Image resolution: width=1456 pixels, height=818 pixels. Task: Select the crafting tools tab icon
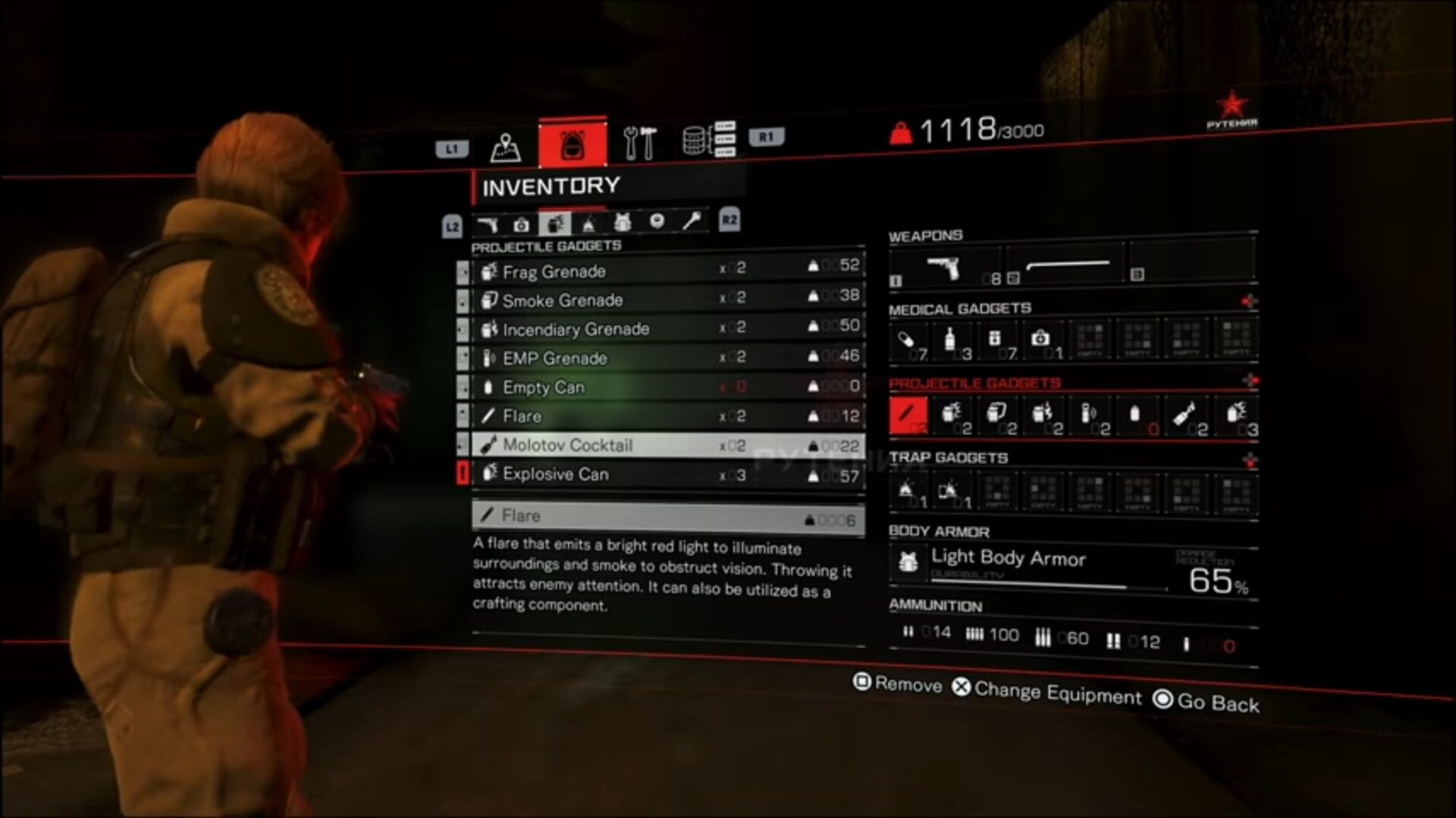[x=641, y=143]
